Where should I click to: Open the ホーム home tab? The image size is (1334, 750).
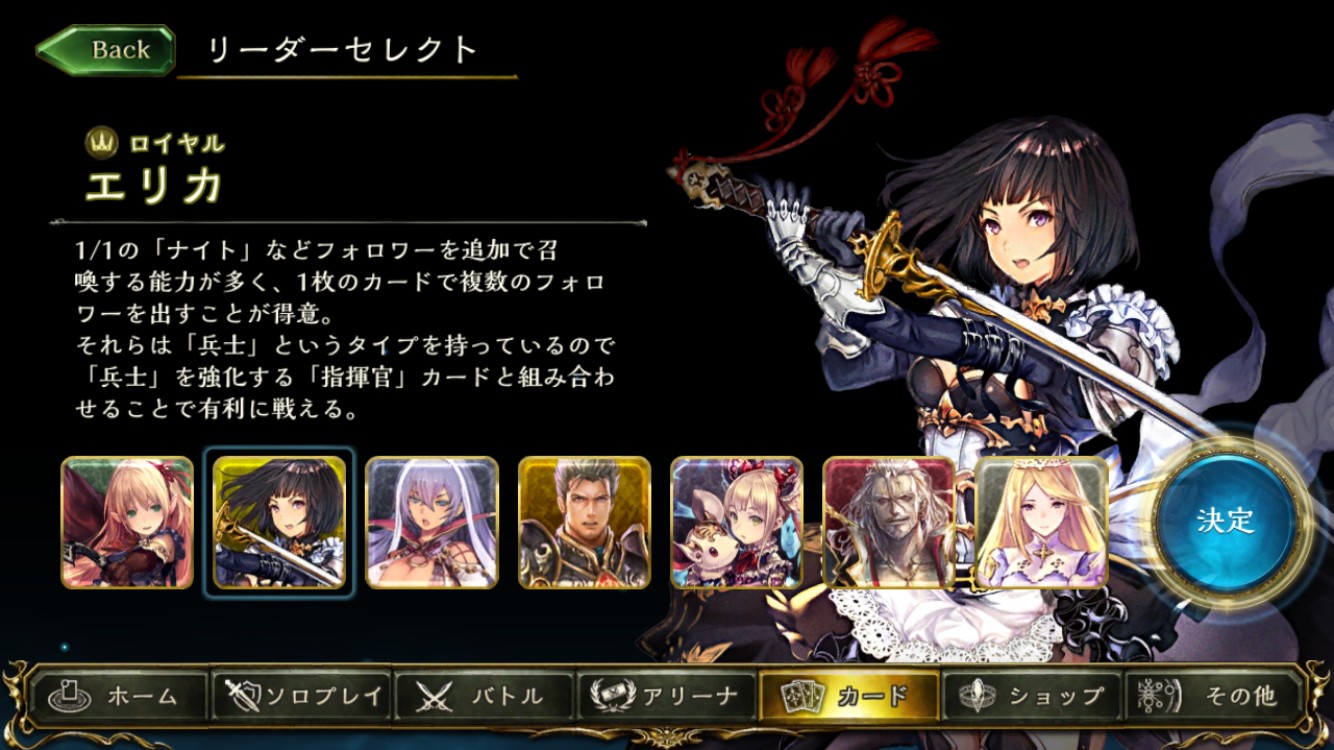point(119,696)
